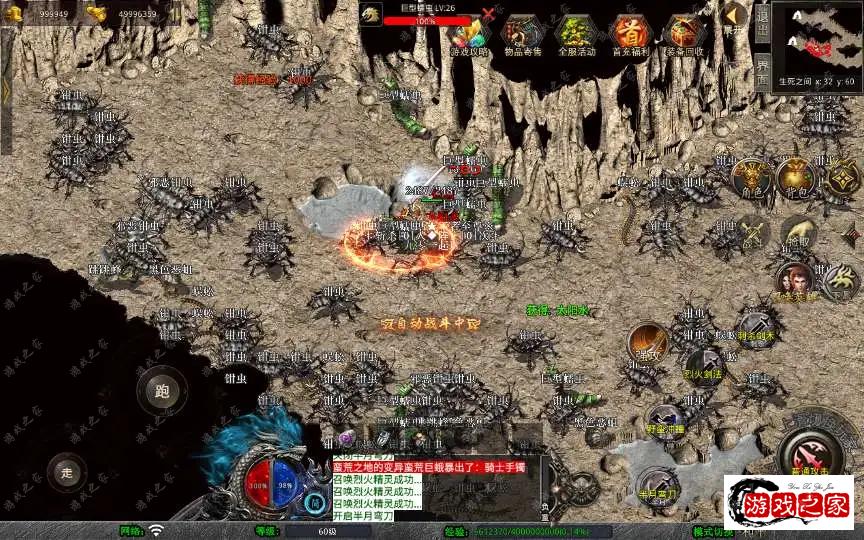The width and height of the screenshot is (864, 540).
Task: Open the 游戏攻略 game guide
Action: coord(470,35)
